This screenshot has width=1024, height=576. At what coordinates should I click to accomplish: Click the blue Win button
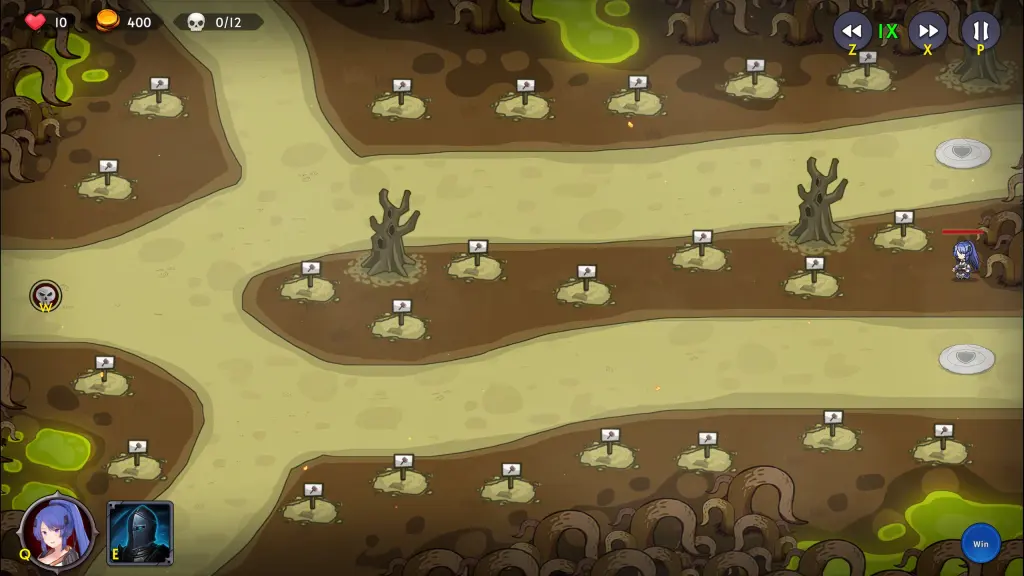(980, 544)
